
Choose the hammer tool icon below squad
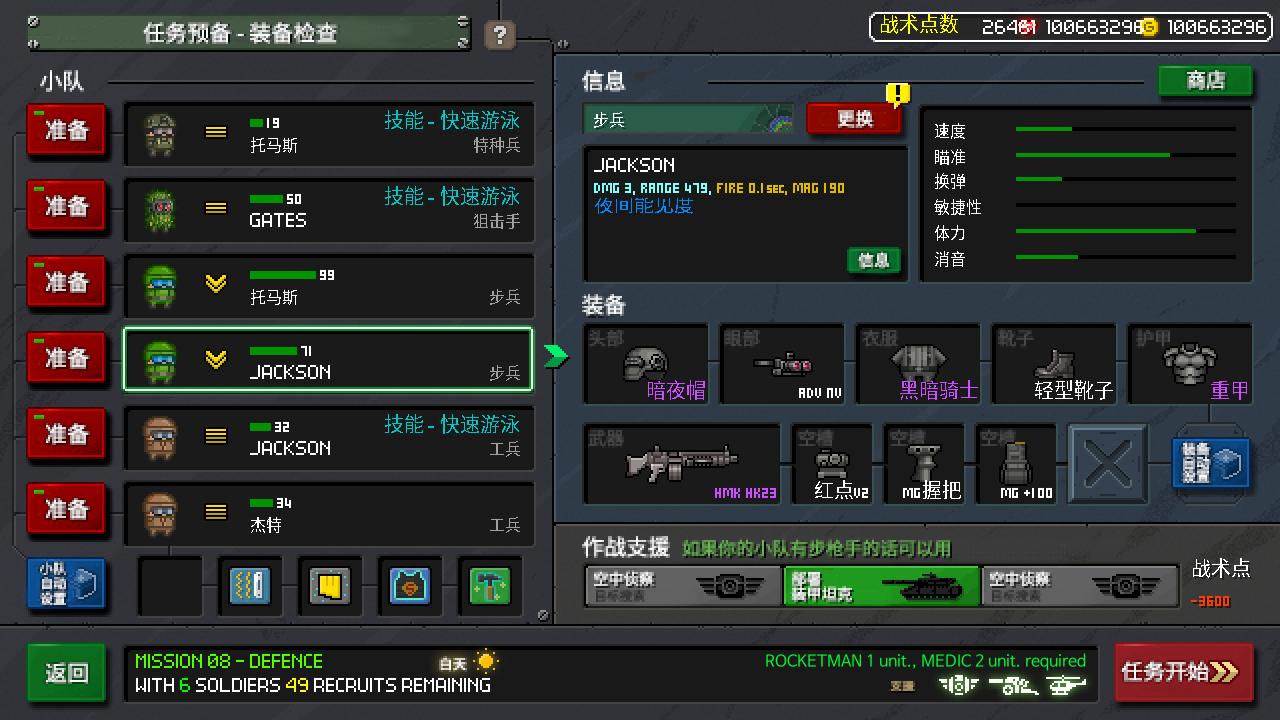click(489, 586)
